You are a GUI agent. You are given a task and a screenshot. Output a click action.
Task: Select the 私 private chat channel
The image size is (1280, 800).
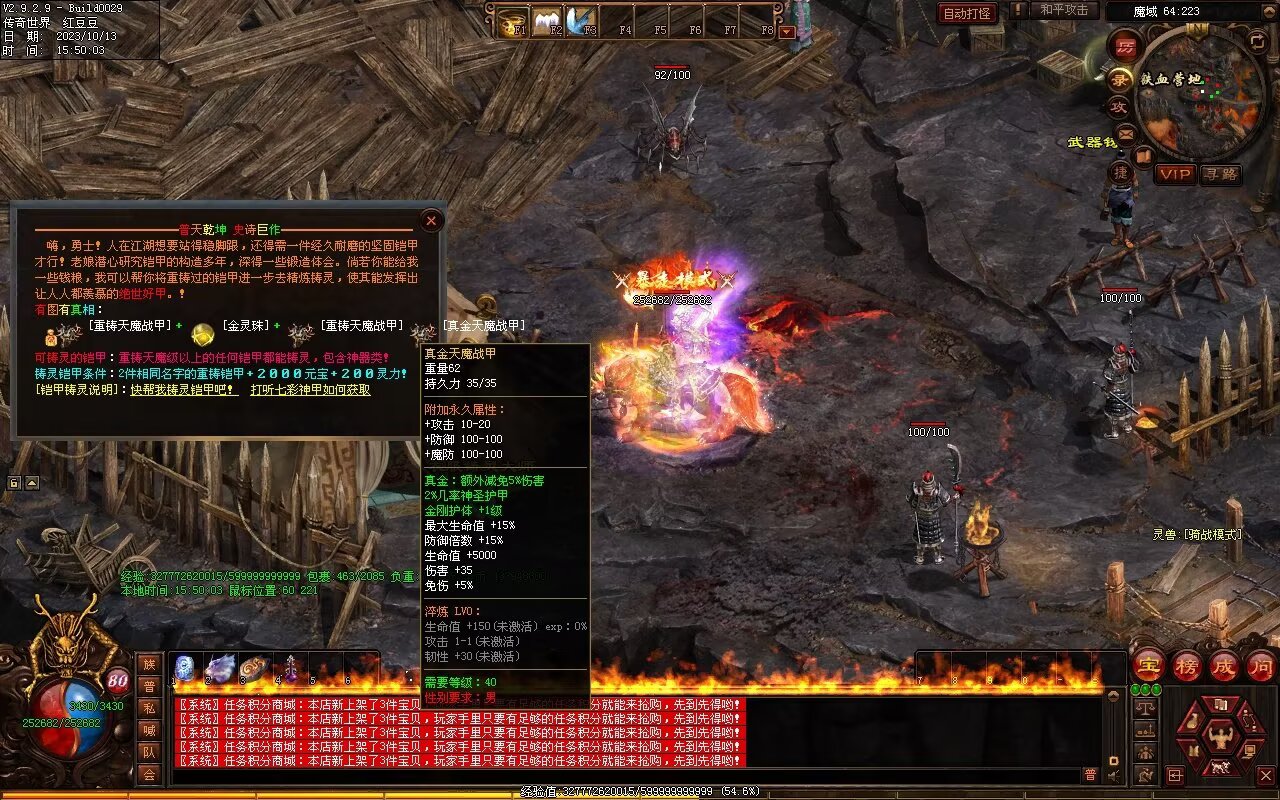[149, 708]
